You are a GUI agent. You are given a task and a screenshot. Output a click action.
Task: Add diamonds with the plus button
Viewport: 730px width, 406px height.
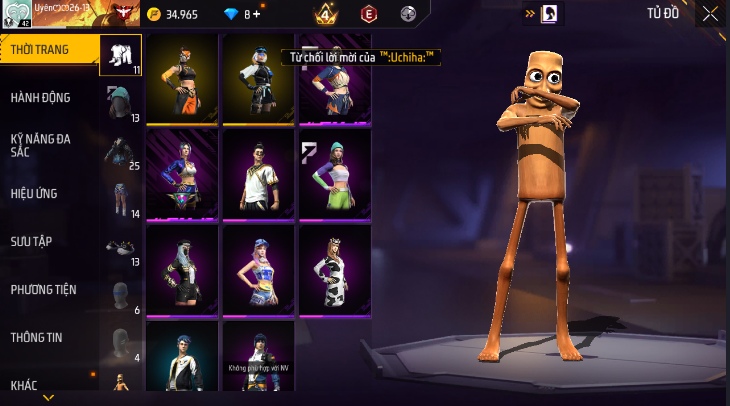click(x=256, y=15)
